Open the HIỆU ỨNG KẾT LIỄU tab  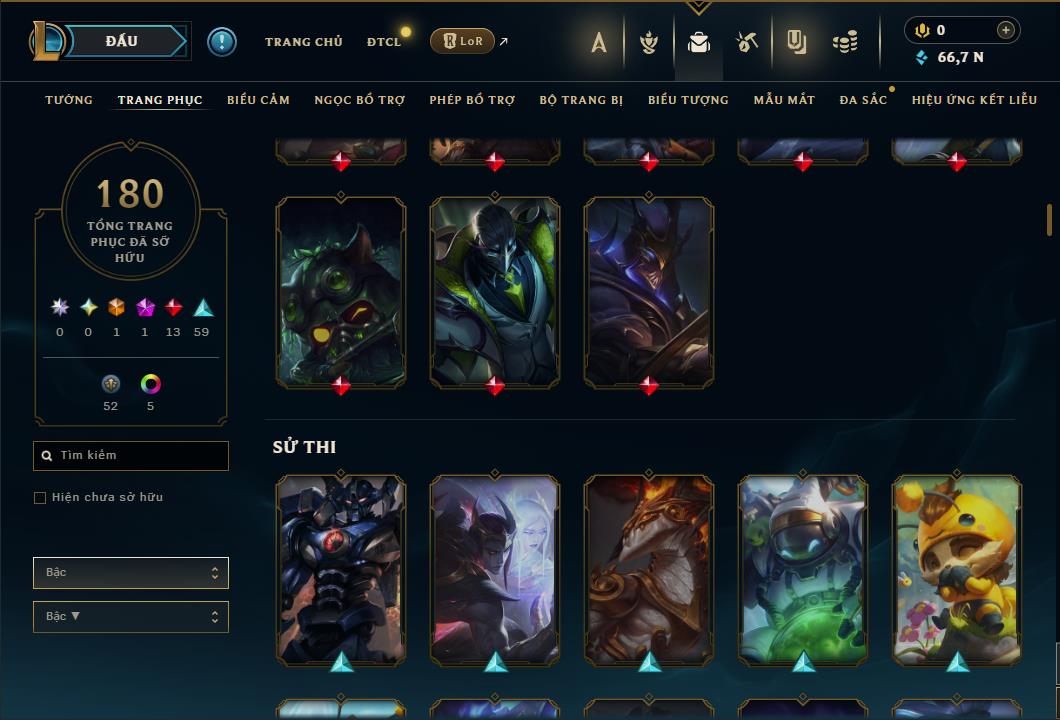tap(974, 100)
